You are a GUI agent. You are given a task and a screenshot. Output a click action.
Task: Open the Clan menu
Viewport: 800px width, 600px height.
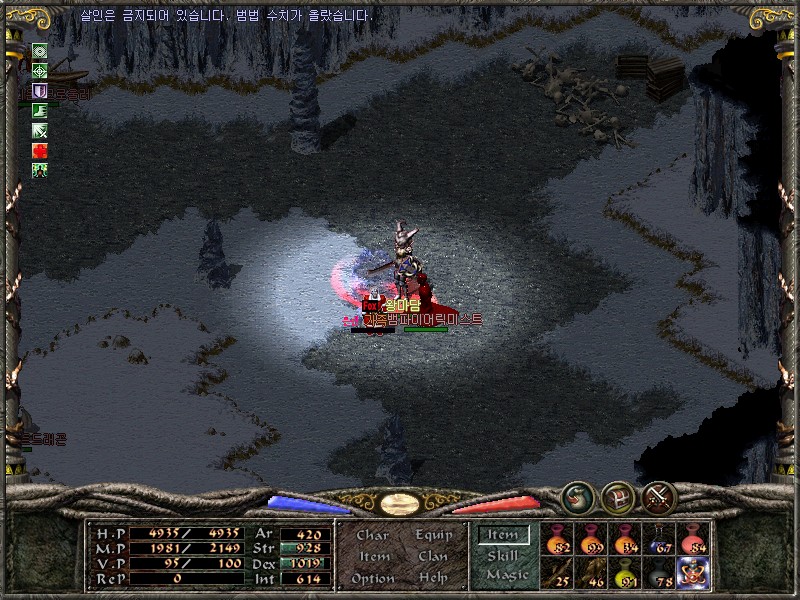(433, 556)
